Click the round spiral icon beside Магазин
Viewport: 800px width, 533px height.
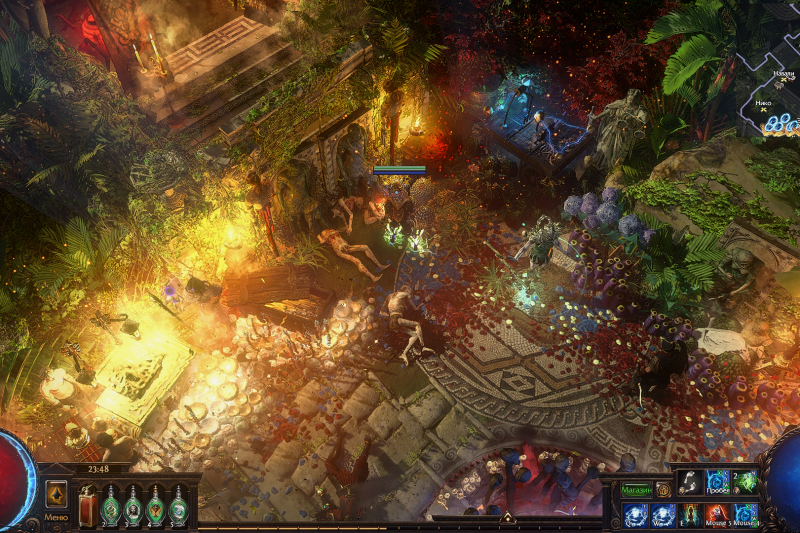pyautogui.click(x=662, y=490)
